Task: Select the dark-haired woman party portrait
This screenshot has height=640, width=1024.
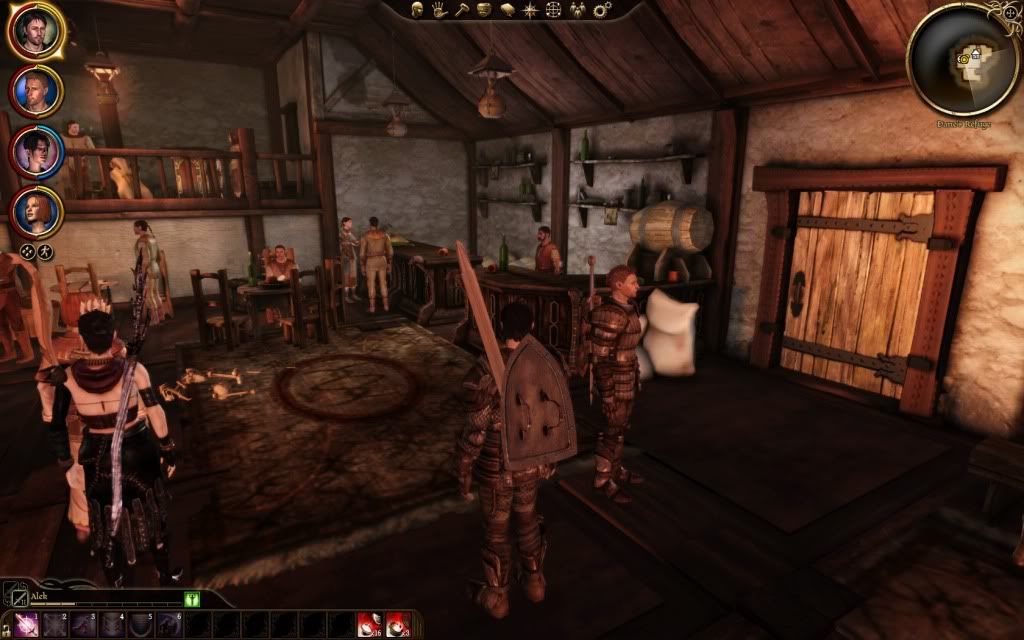Action: click(x=36, y=151)
